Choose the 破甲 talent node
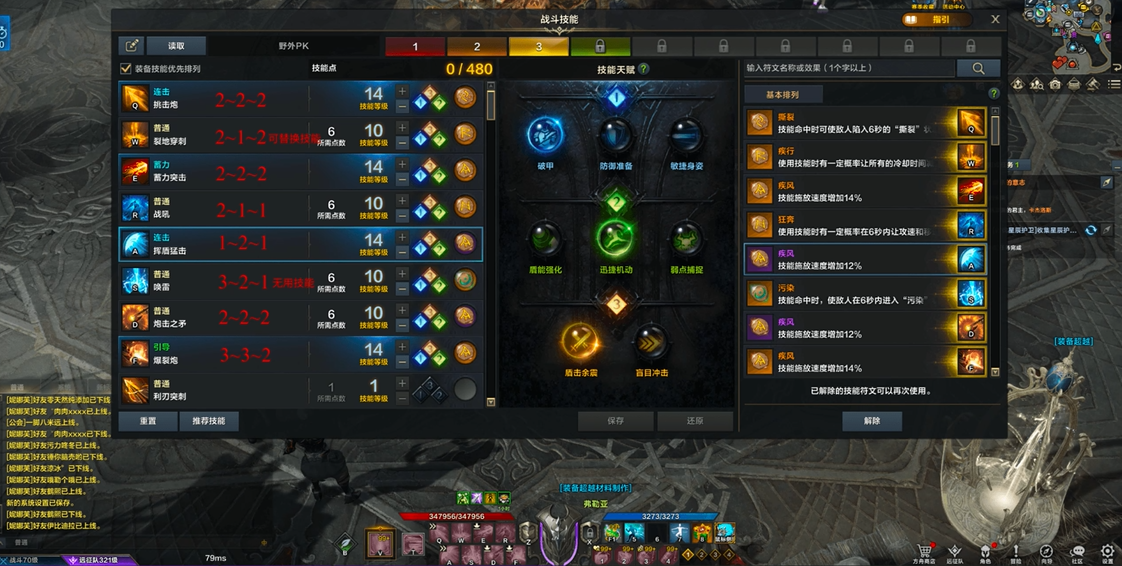The image size is (1122, 566). (545, 136)
